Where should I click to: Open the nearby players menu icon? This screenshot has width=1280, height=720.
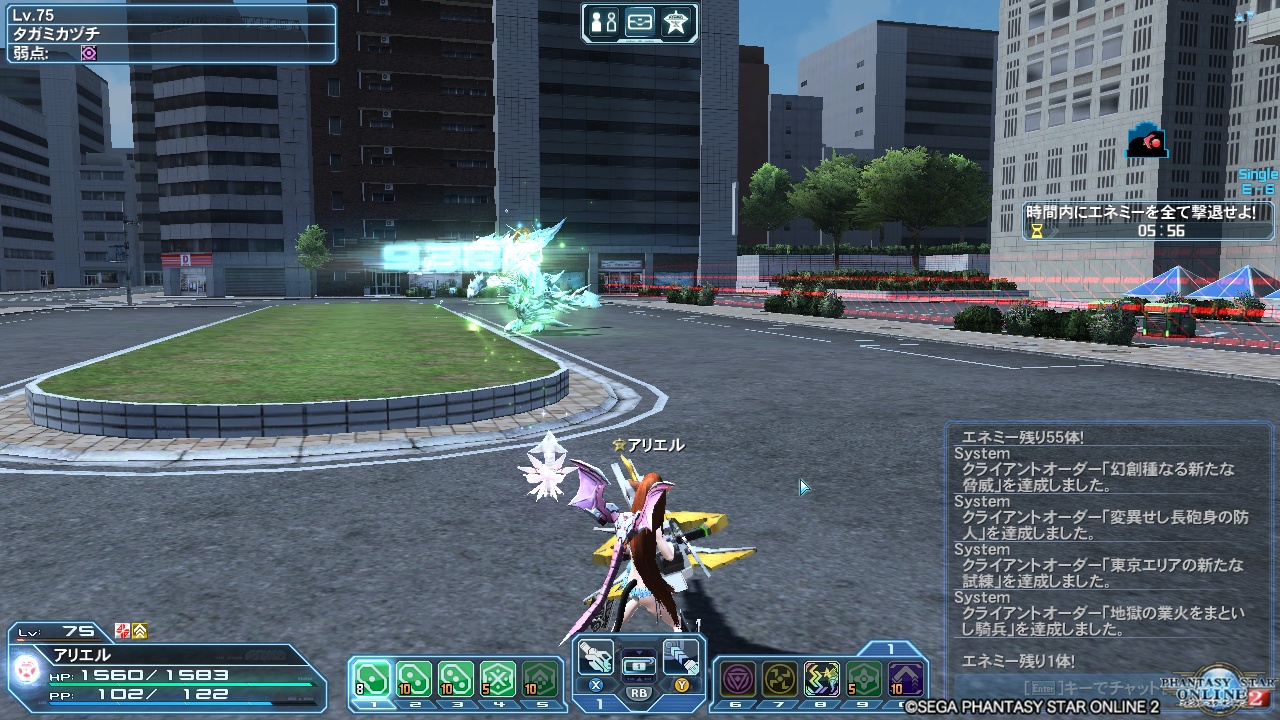pos(605,21)
